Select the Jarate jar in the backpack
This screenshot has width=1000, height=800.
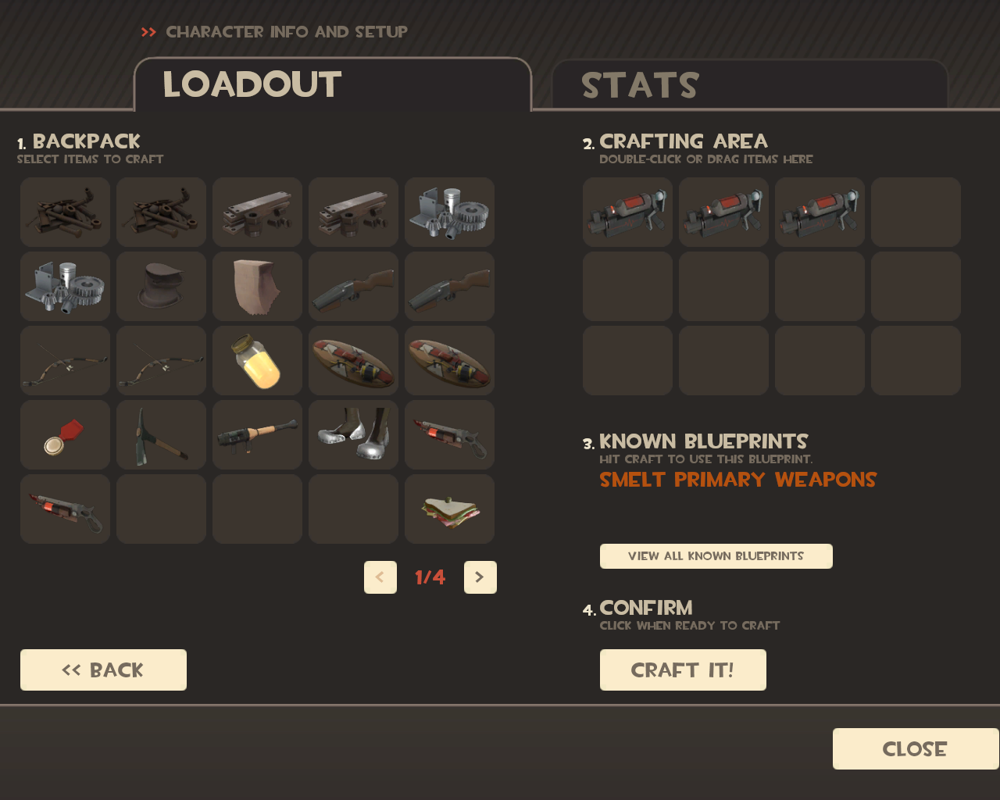(257, 360)
